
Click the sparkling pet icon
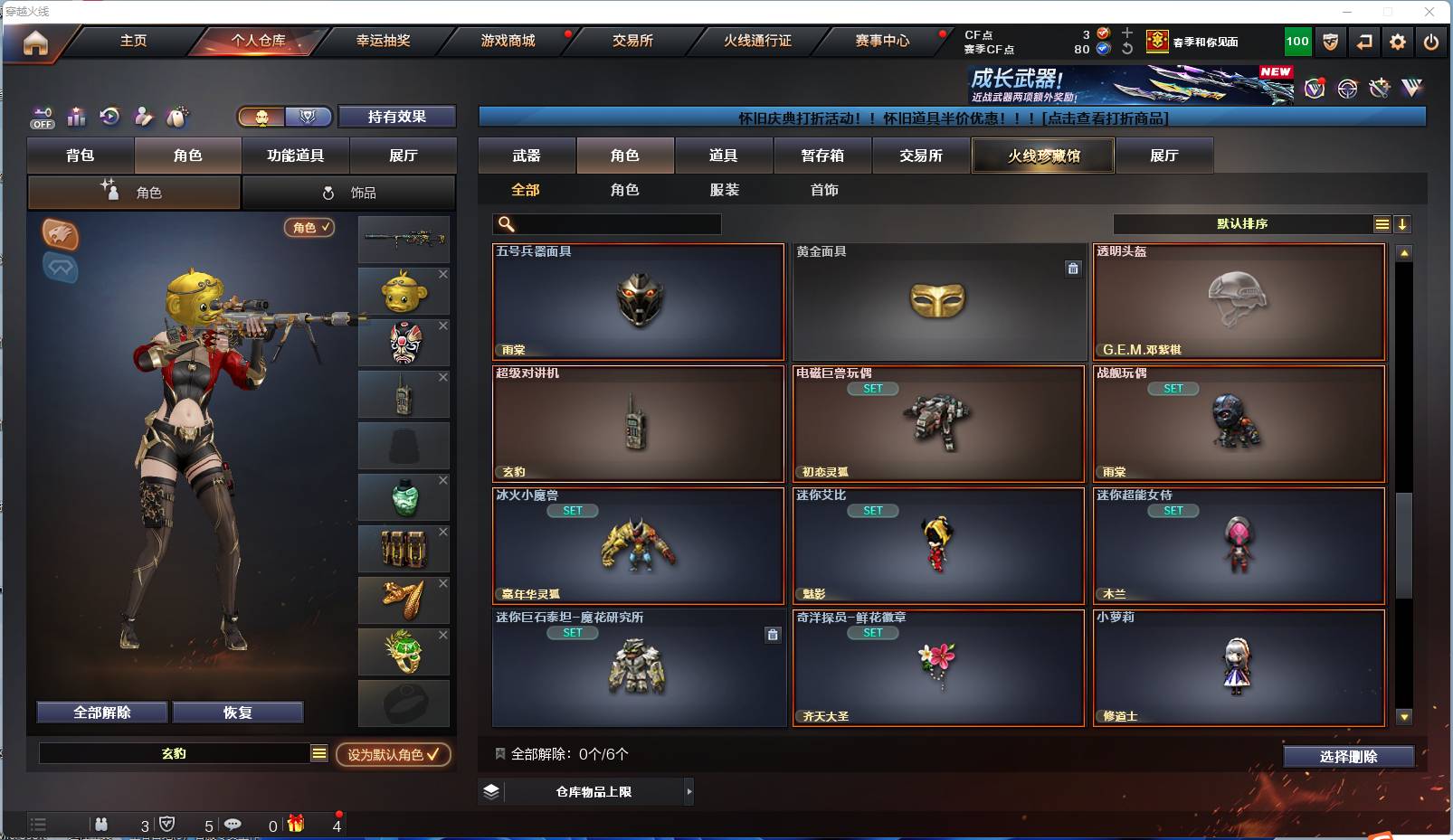(x=176, y=116)
